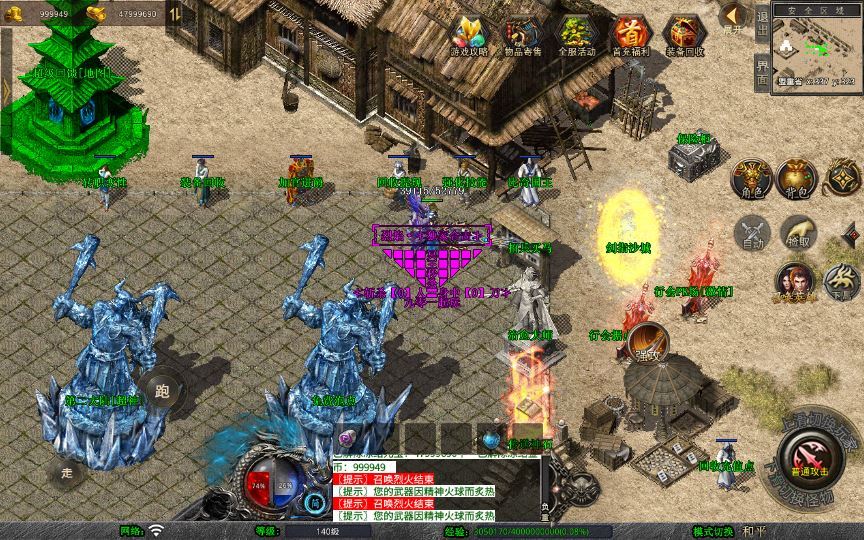Viewport: 864px width, 540px height.
Task: Activate the 强攻 forced attack button
Action: 647,342
